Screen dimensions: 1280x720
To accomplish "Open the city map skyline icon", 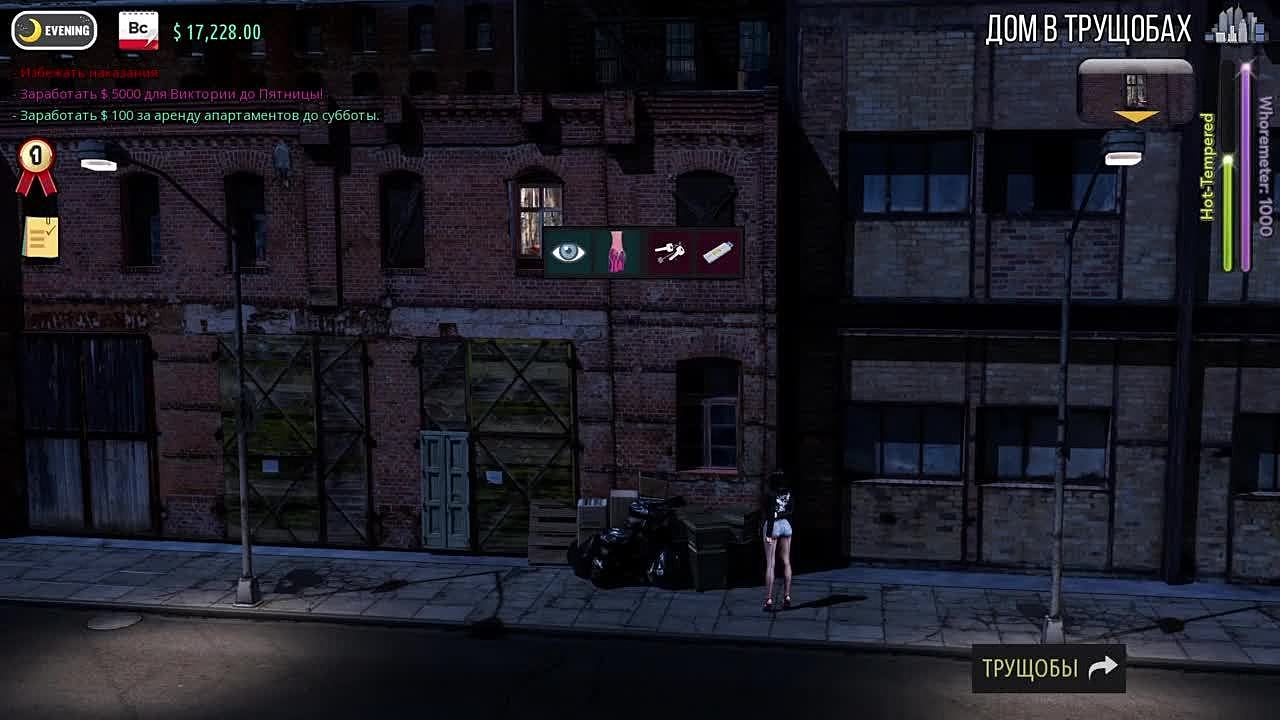I will click(1236, 28).
